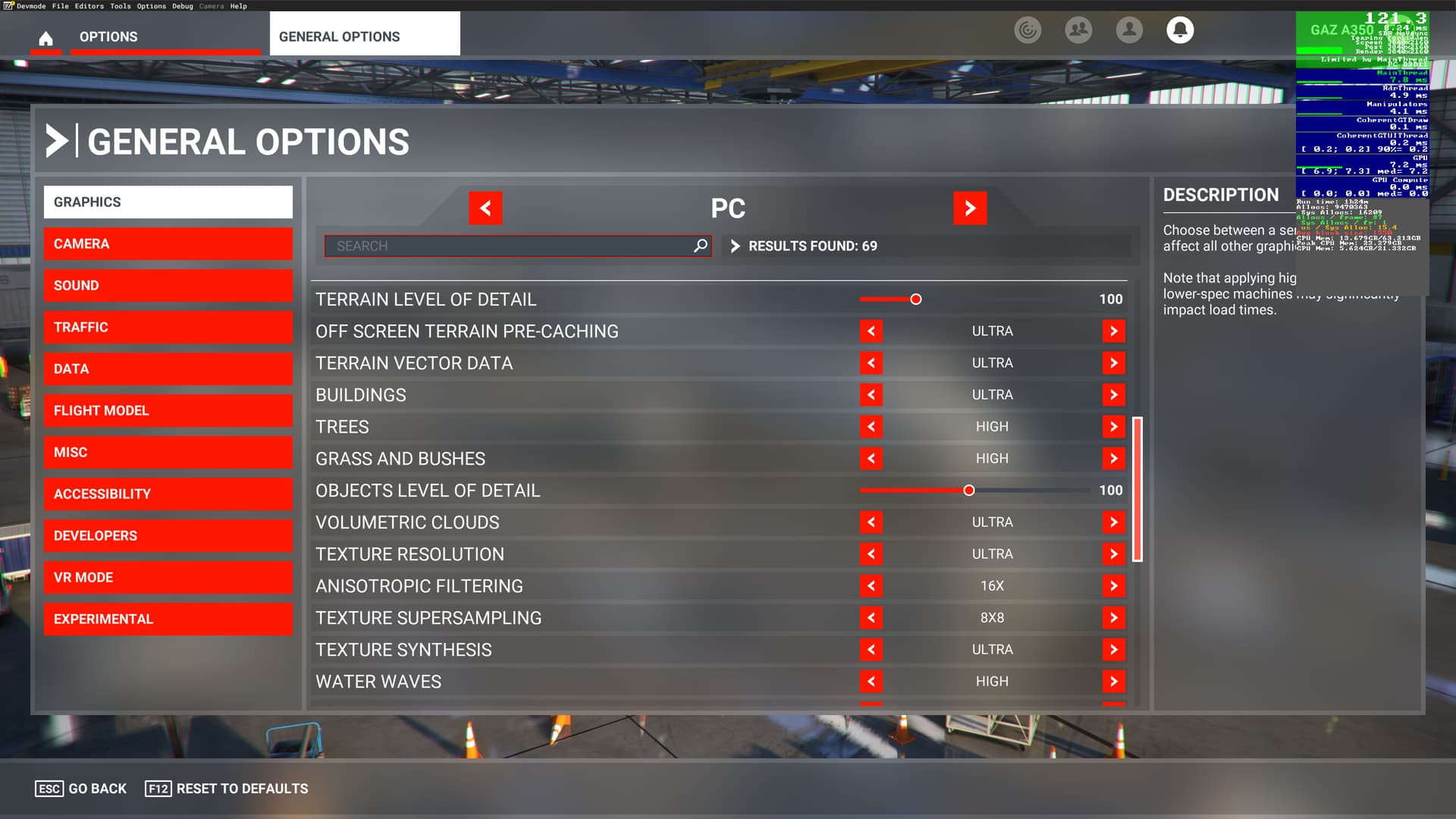Select the EXPERIMENTAL category

[x=168, y=619]
